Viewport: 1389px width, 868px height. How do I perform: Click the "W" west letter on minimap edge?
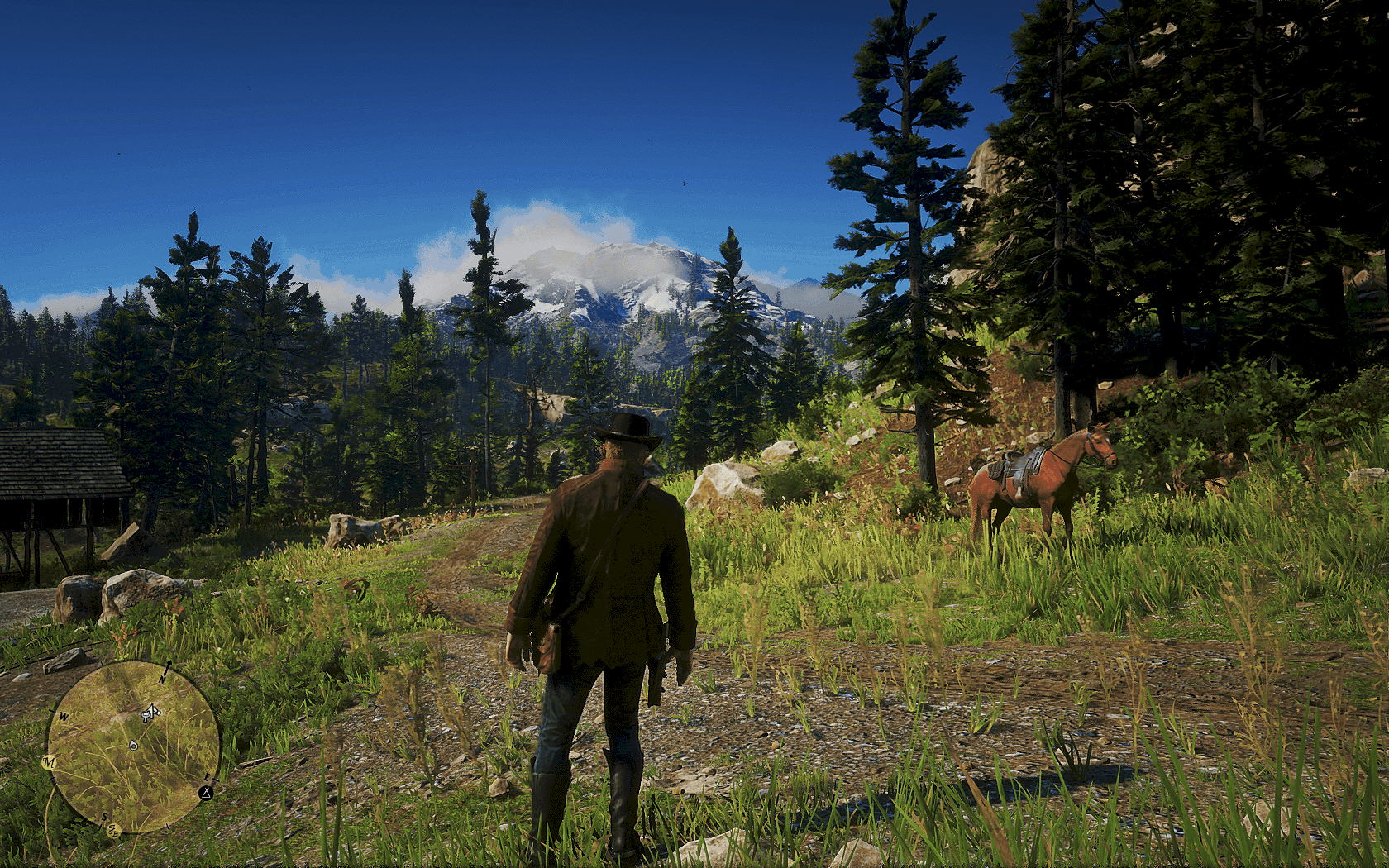tap(64, 716)
